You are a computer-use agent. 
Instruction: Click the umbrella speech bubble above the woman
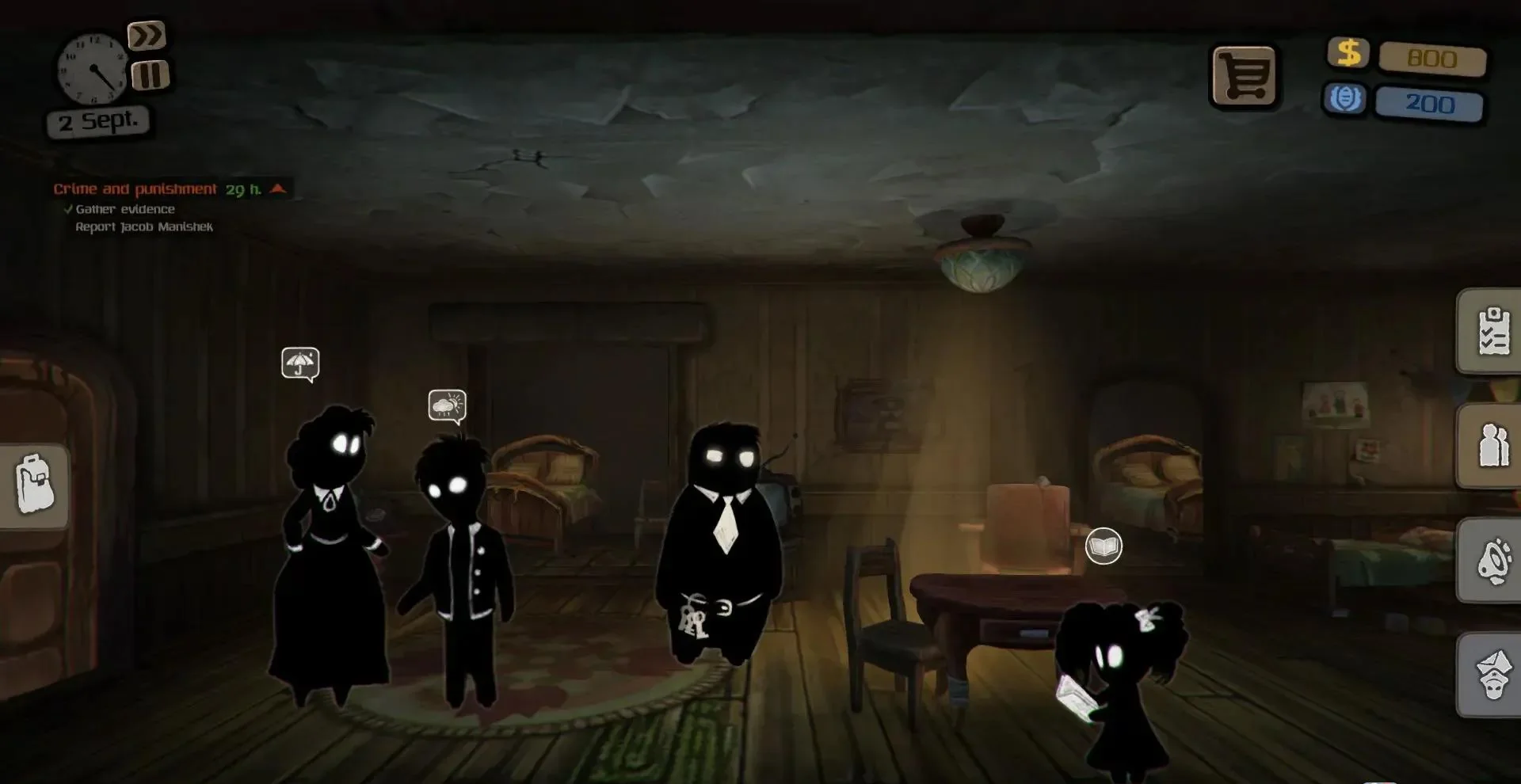299,363
